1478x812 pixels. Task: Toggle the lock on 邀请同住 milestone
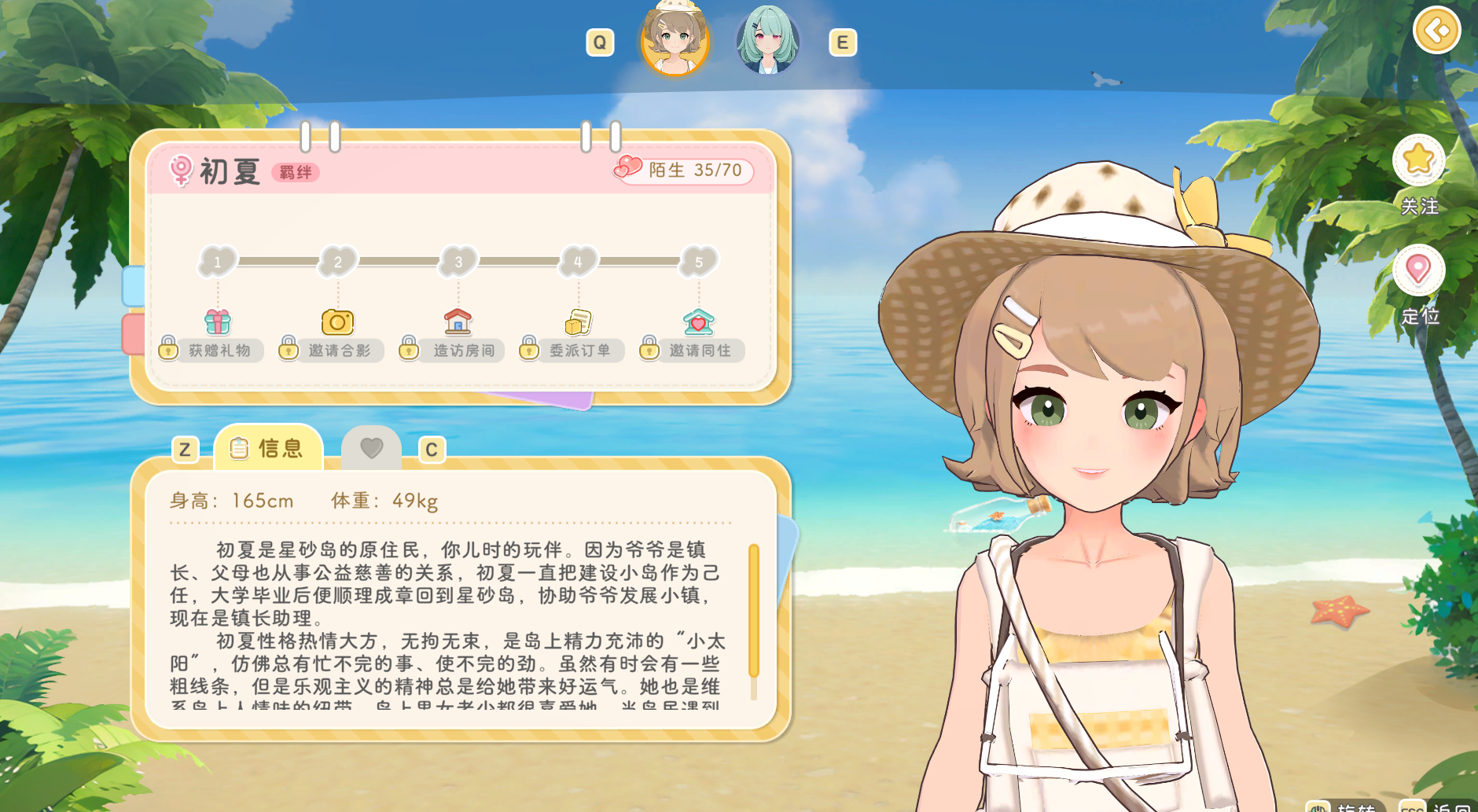point(649,350)
